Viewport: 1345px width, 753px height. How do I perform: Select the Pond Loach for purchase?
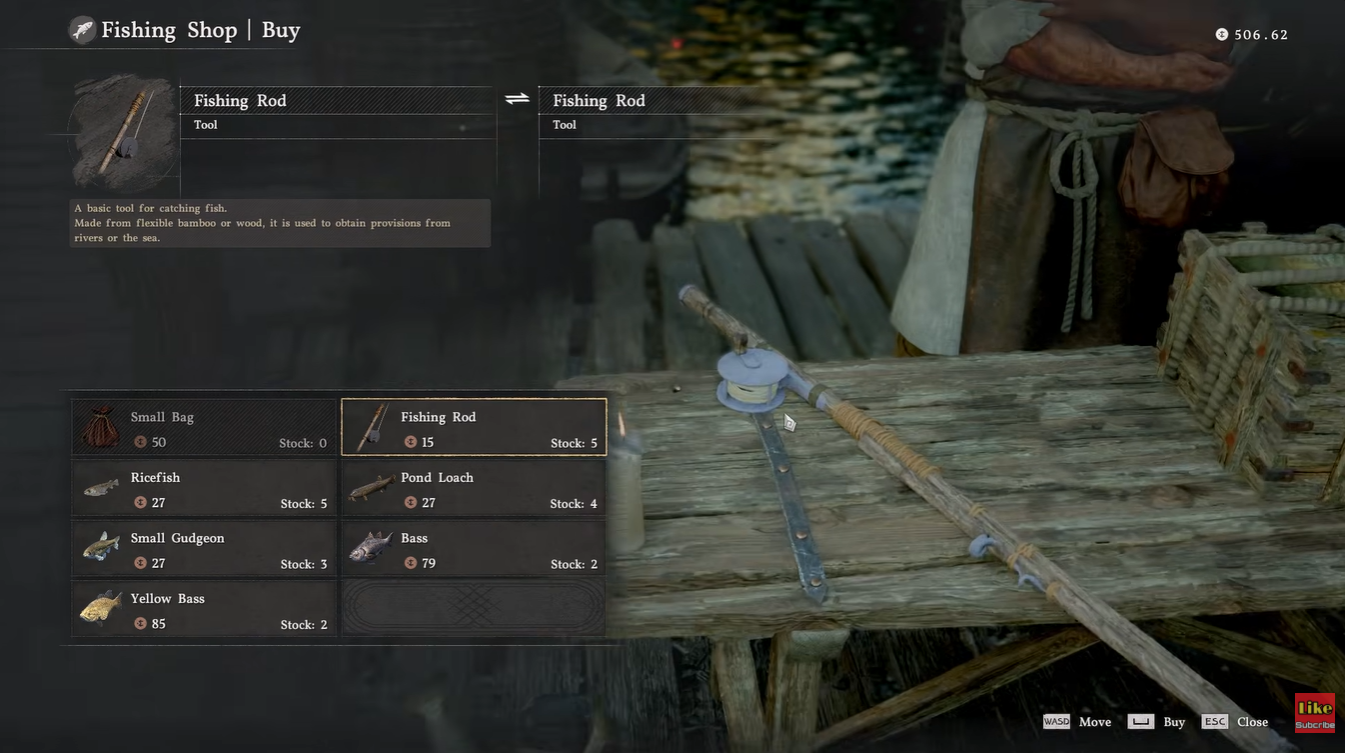tap(474, 489)
